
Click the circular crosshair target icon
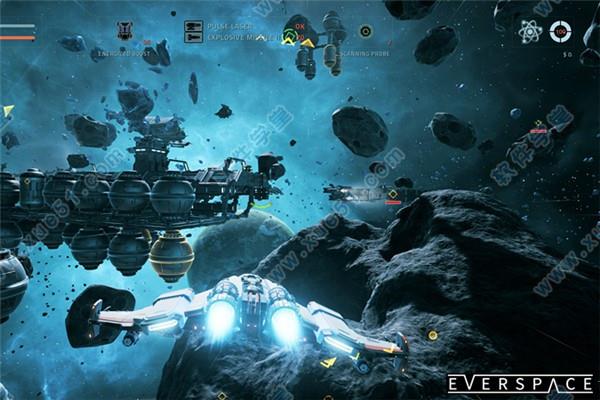coord(562,32)
